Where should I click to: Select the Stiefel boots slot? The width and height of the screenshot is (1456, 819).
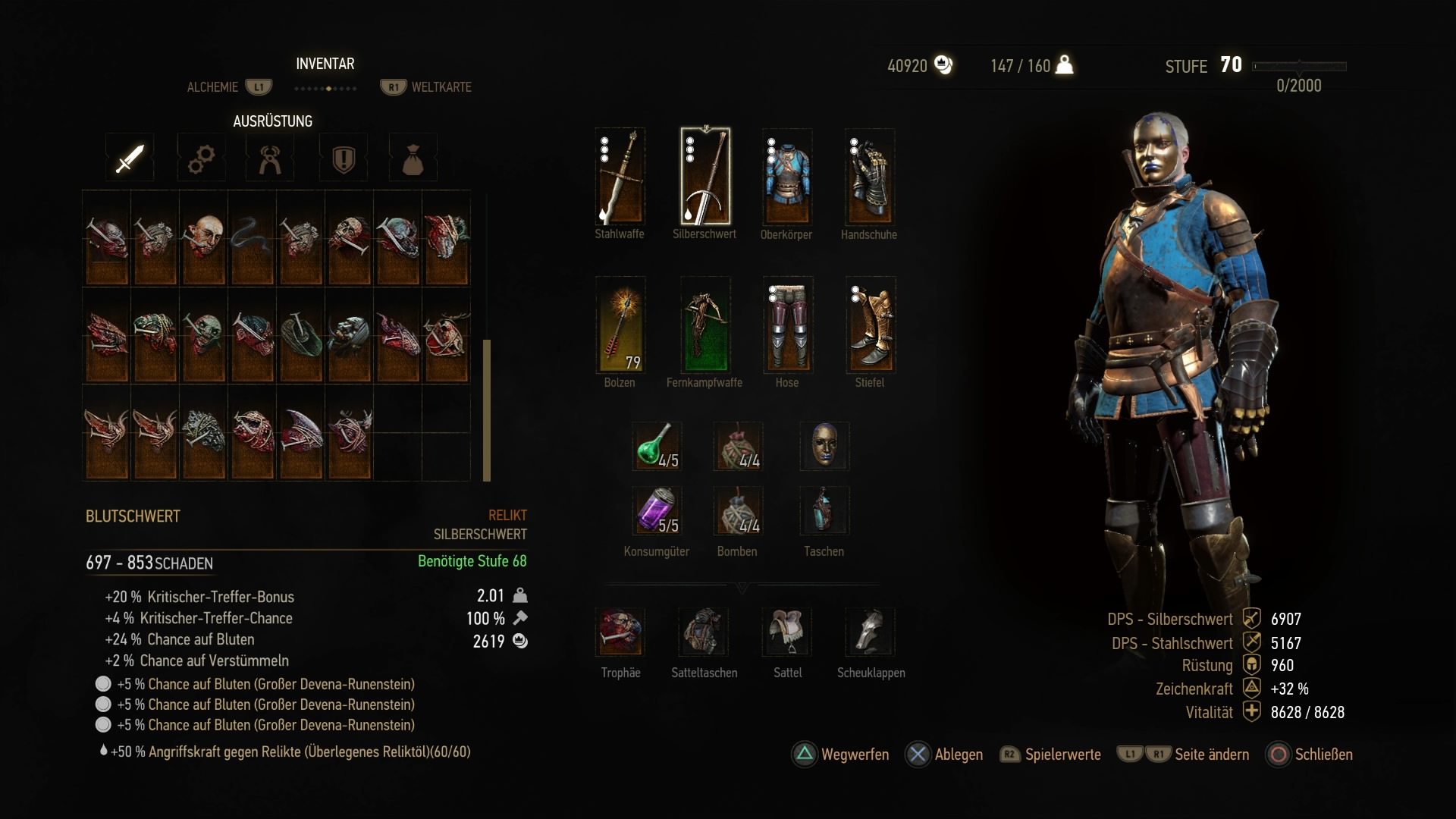point(871,325)
